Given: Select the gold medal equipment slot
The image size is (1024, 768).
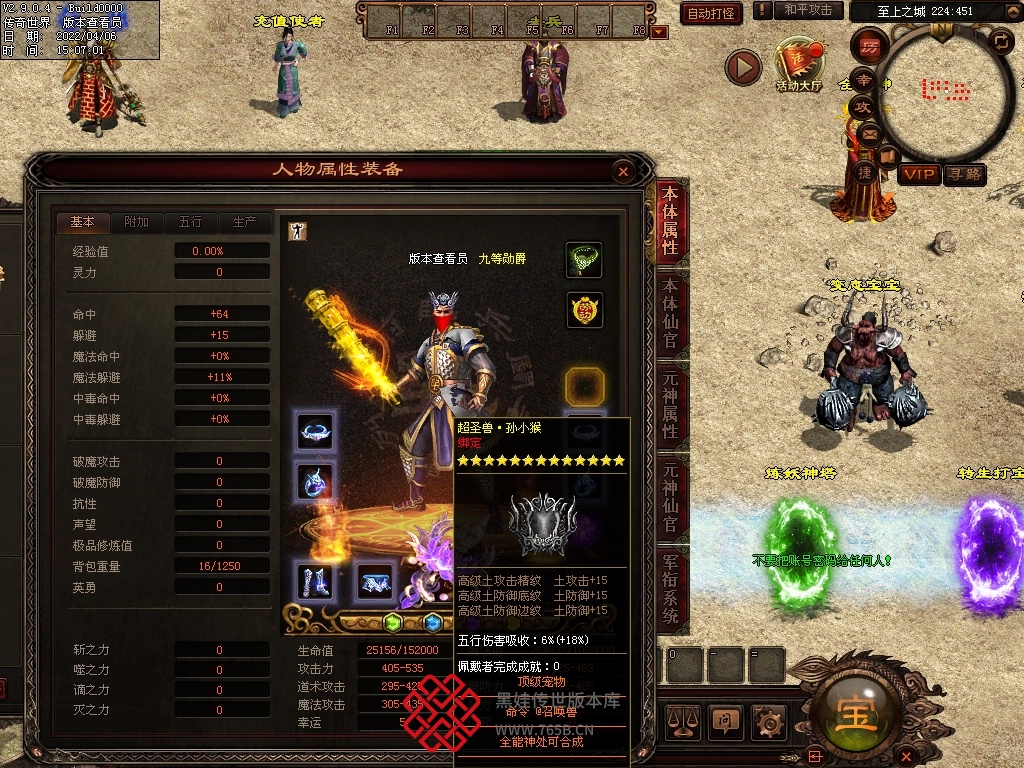Looking at the screenshot, I should point(584,311).
